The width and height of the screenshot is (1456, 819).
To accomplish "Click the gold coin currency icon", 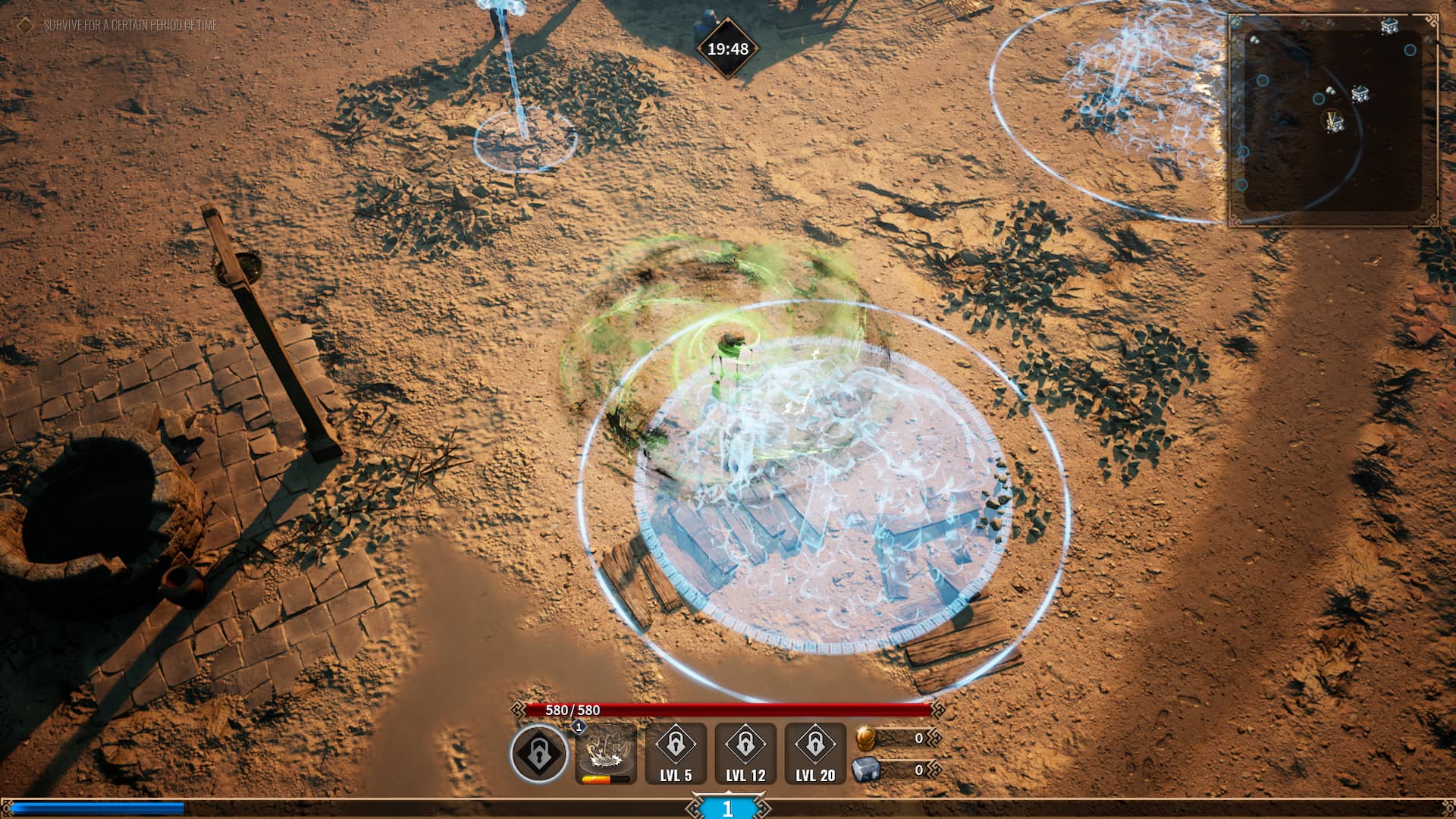I will click(x=864, y=739).
